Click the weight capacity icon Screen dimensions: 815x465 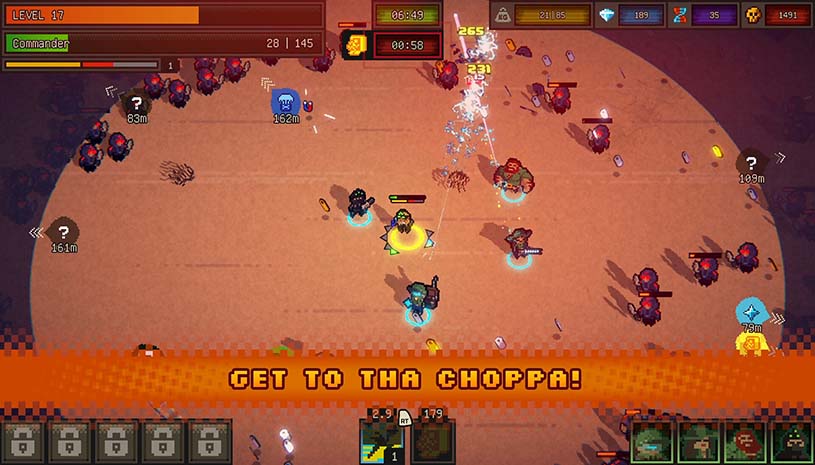[x=504, y=15]
